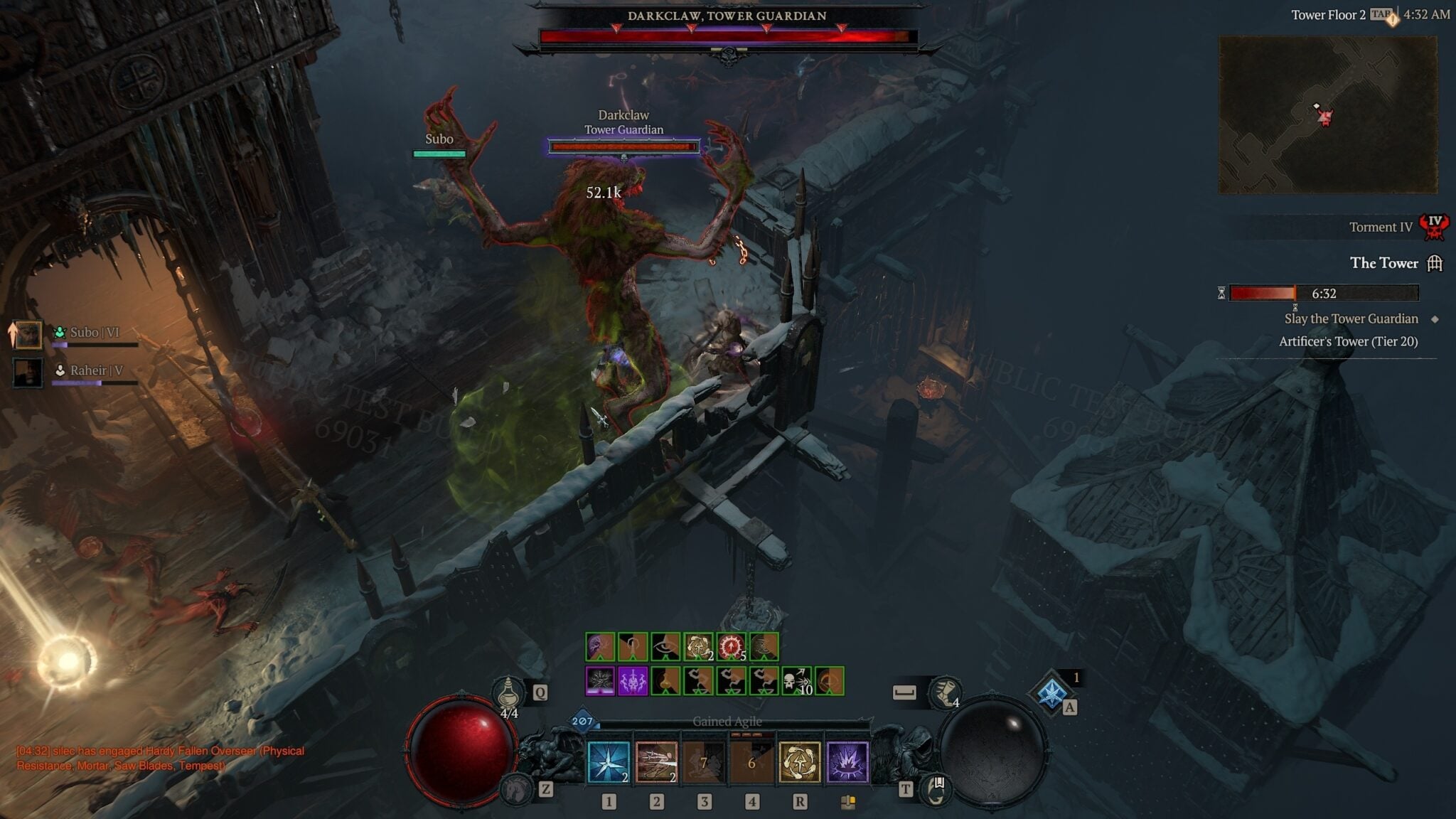Toggle the skill on cooldown showing 6
Screen dimensions: 1456x819
pyautogui.click(x=751, y=761)
